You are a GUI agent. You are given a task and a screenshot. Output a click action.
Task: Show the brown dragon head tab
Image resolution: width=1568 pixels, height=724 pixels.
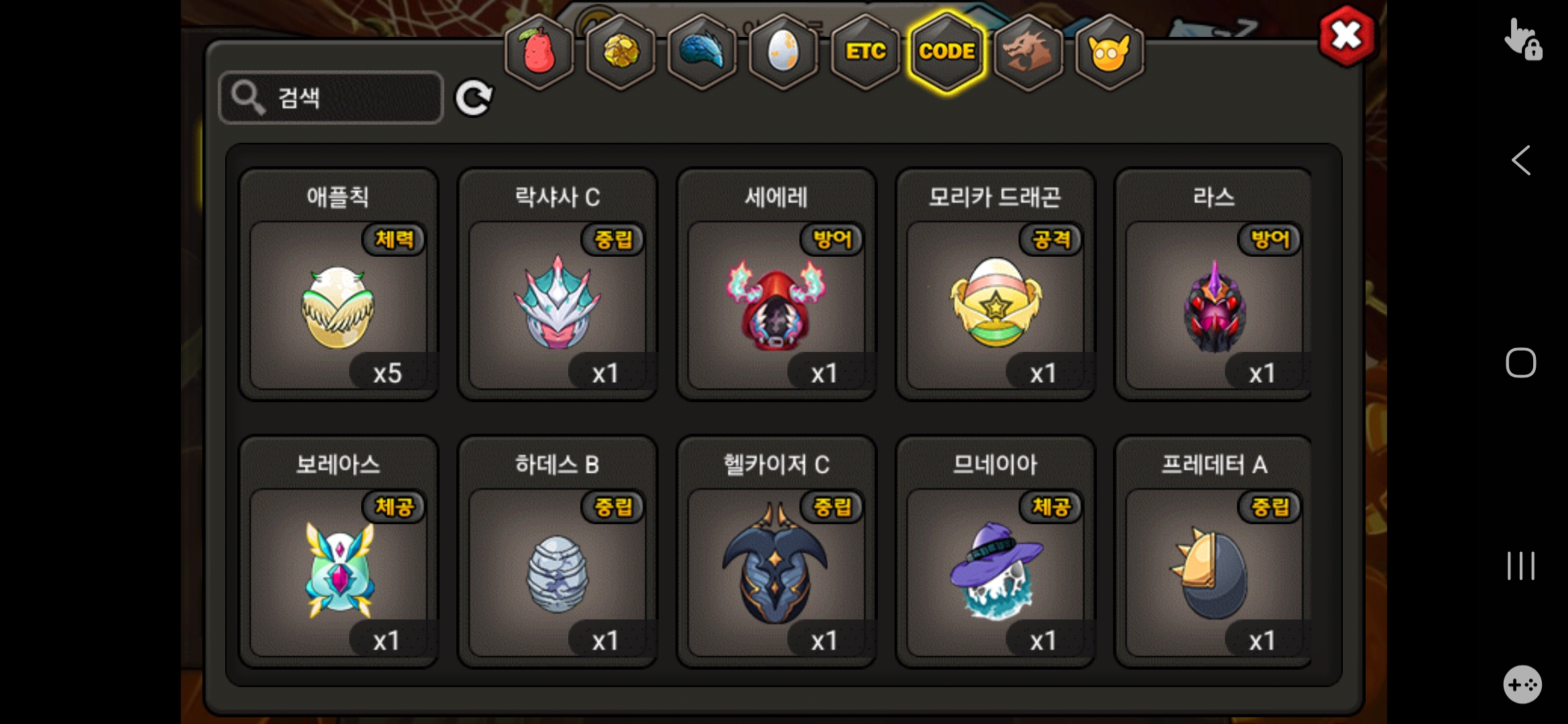click(x=1028, y=52)
